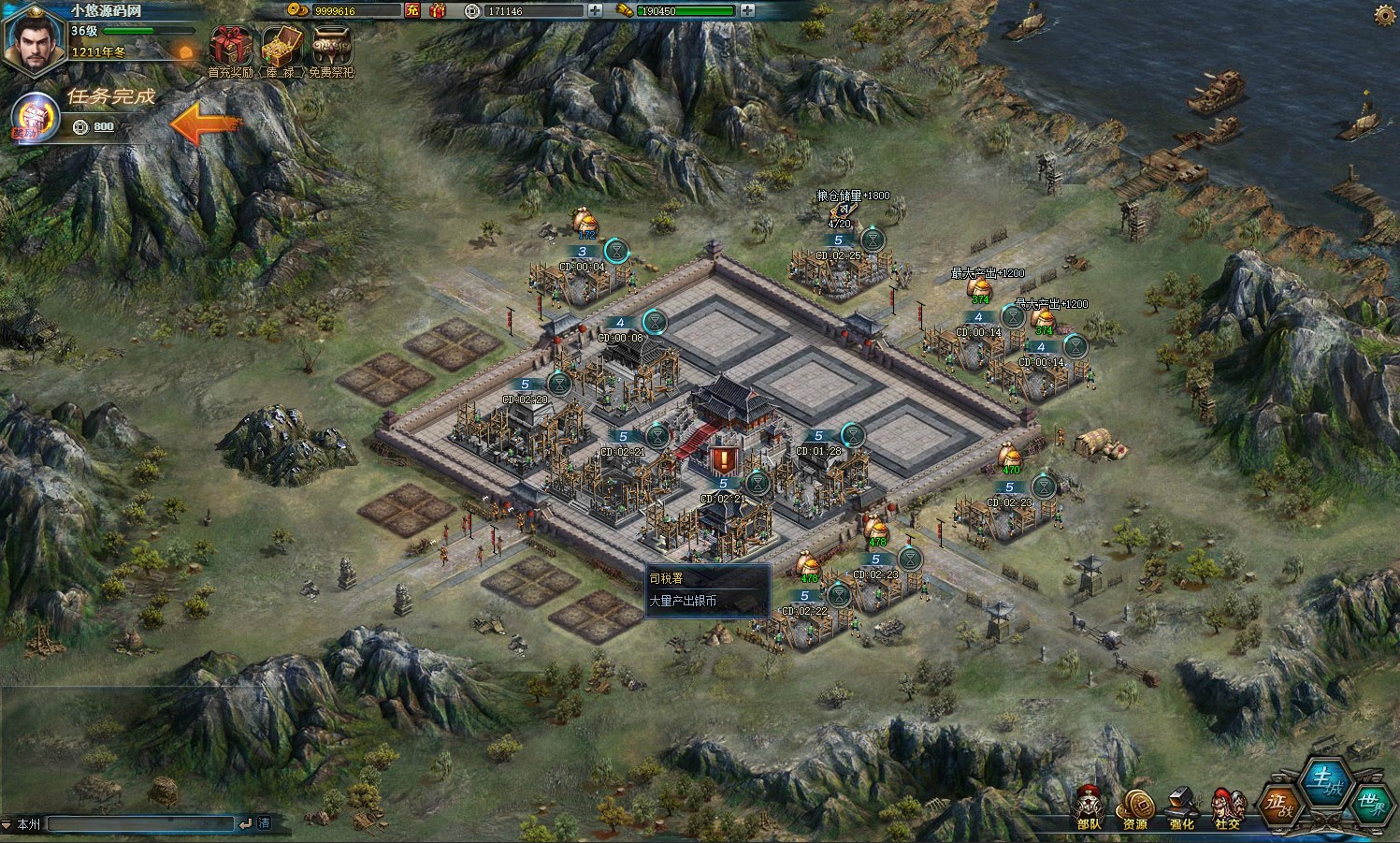Add silver coins with the plus button
Screen dimensions: 1400x843
(x=597, y=10)
